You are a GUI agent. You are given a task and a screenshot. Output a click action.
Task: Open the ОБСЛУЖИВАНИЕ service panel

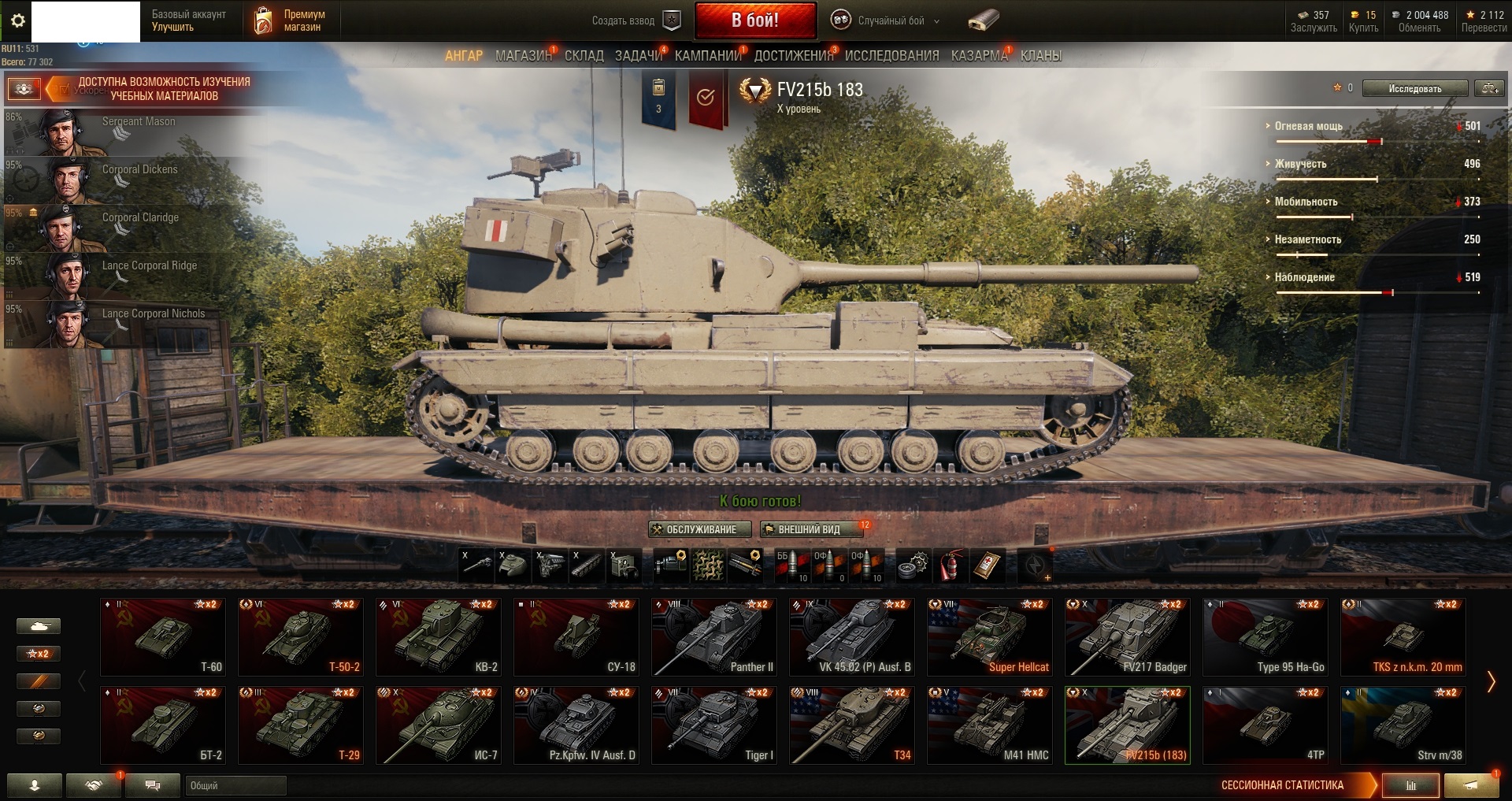[x=699, y=529]
